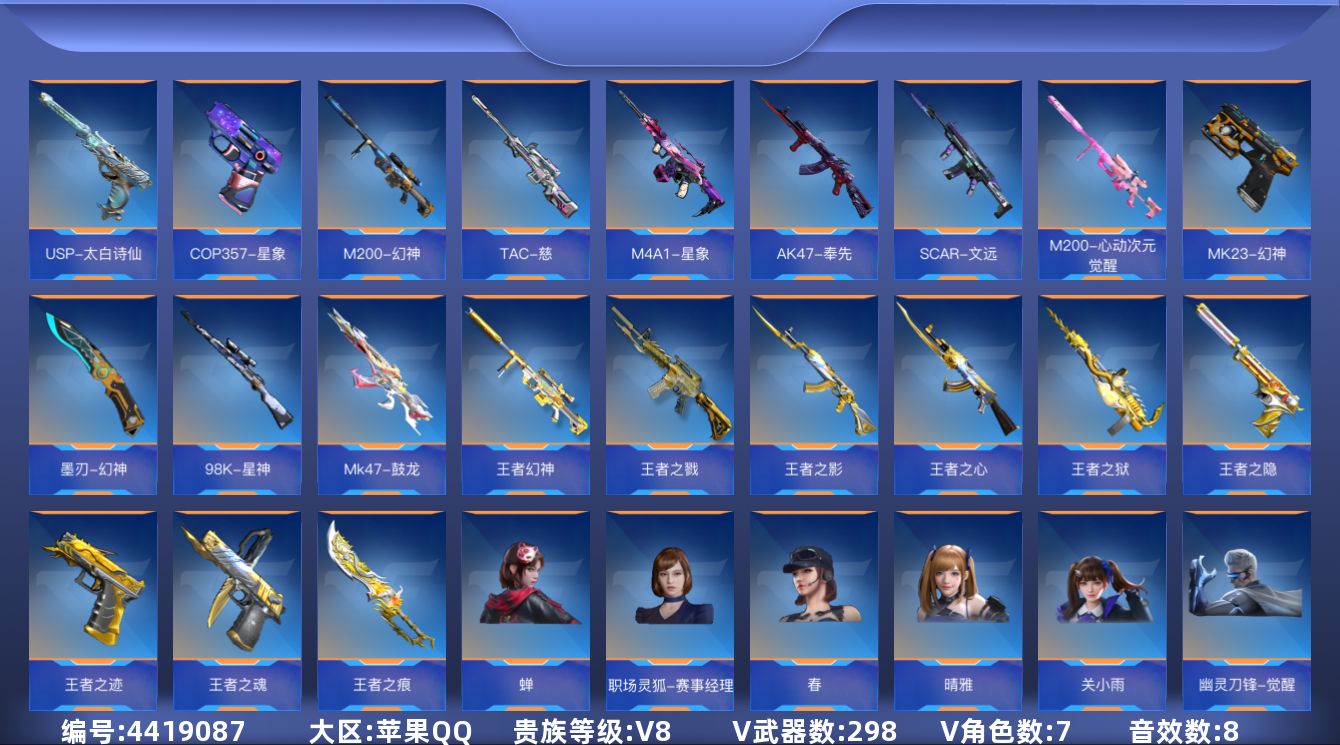This screenshot has height=745, width=1340.
Task: Choose the 墨刃-幻神 knife card
Action: [93, 394]
